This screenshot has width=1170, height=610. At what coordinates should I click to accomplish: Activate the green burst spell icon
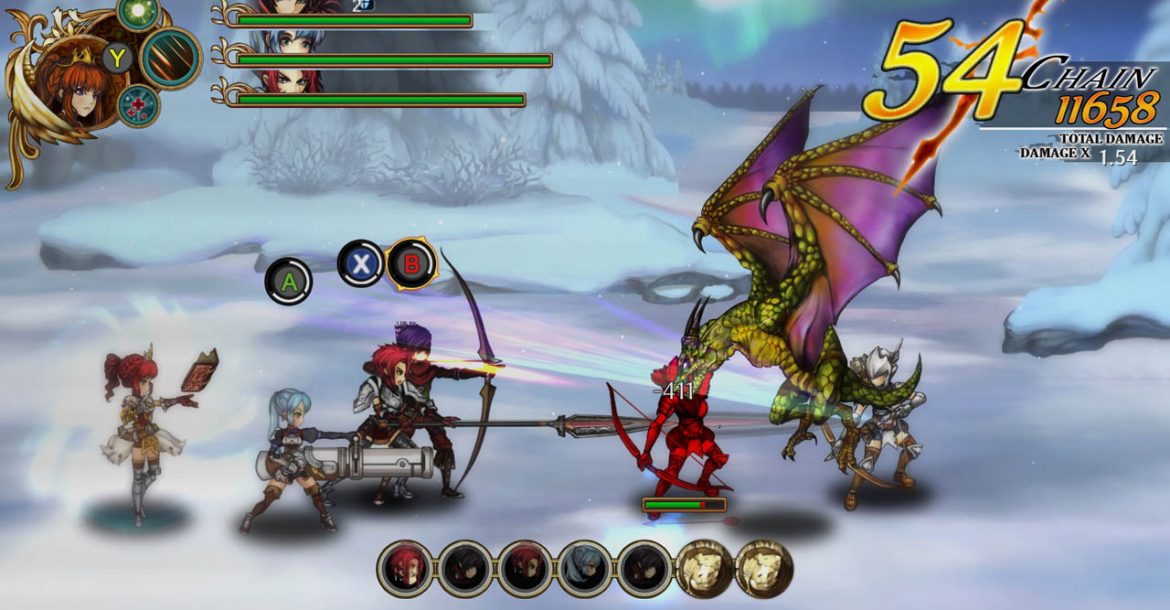(x=138, y=11)
